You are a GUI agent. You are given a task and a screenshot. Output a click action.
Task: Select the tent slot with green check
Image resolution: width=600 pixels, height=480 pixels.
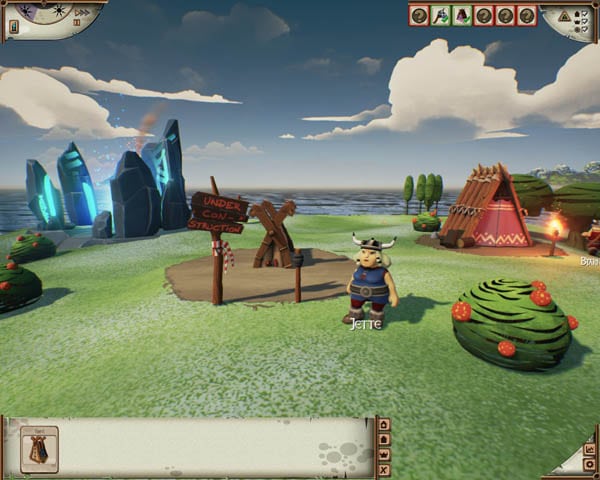point(463,15)
